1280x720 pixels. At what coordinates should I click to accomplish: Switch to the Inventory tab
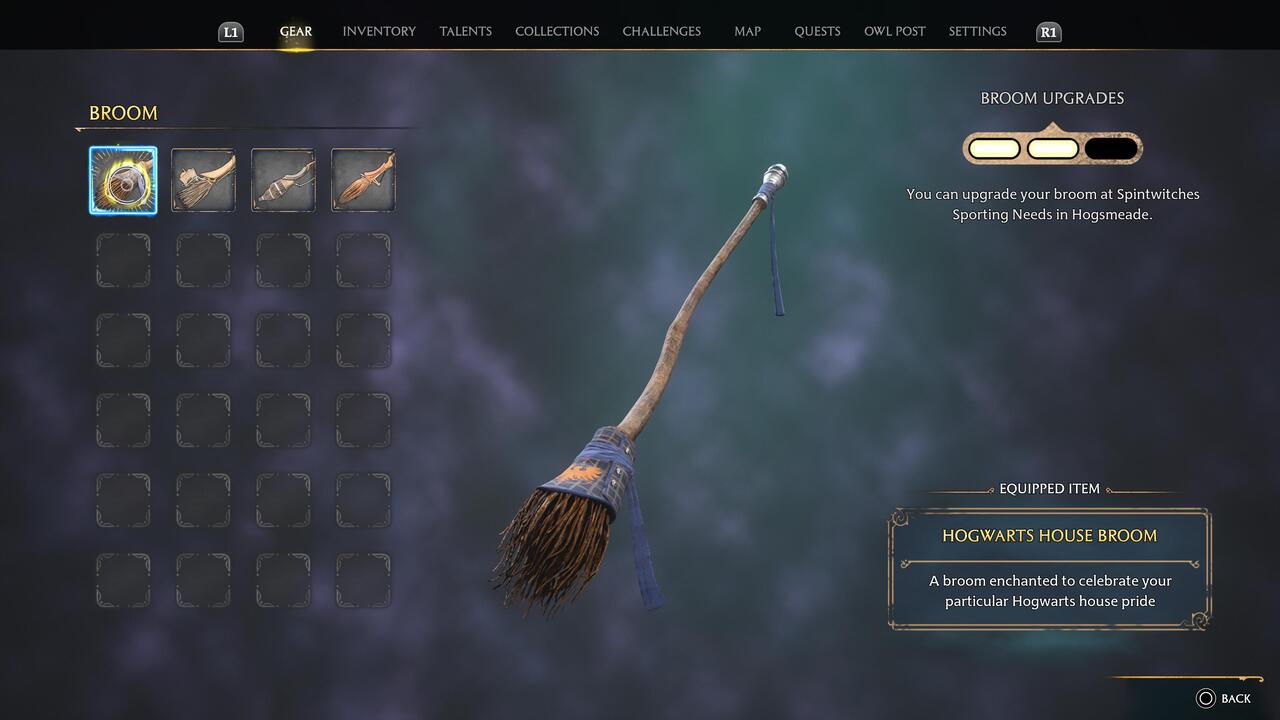pos(379,31)
